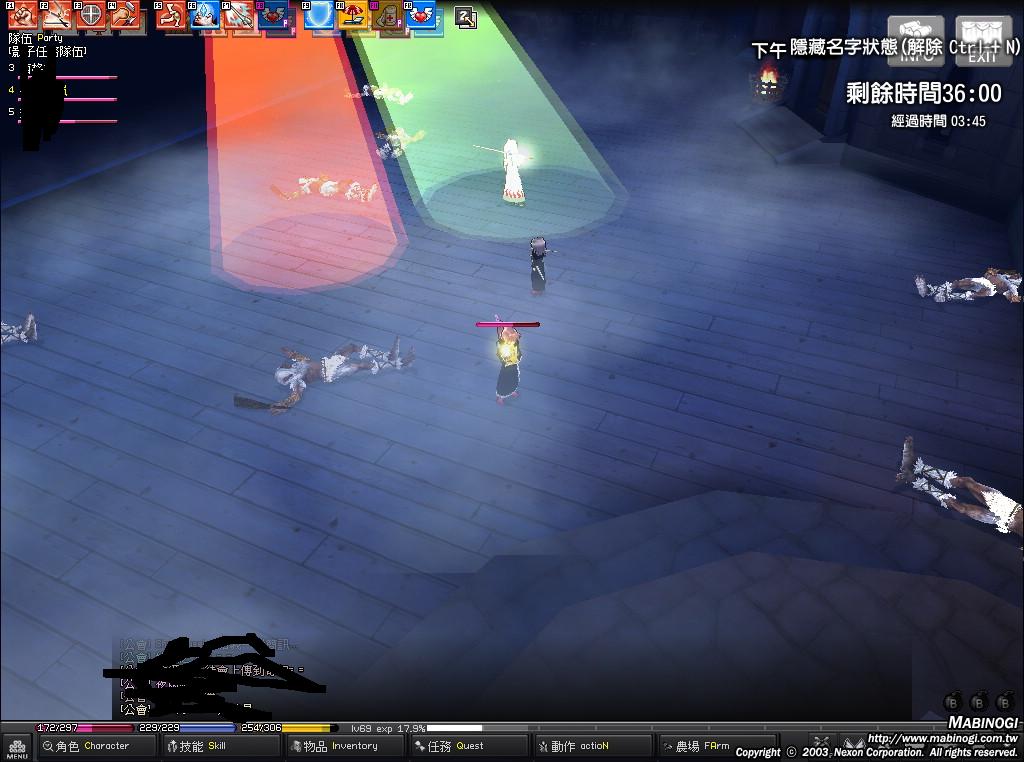Click the INFO button with binoculars

pyautogui.click(x=916, y=41)
